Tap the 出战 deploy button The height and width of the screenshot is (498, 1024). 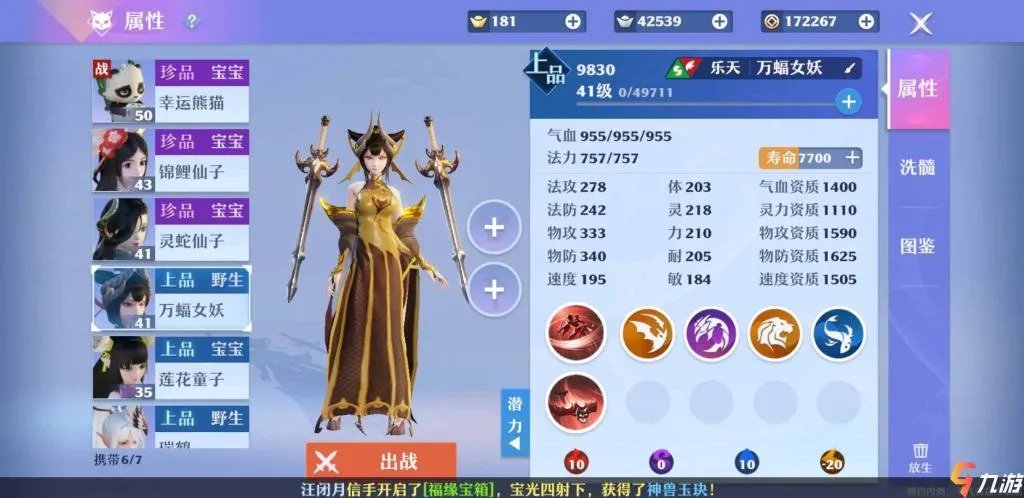[x=381, y=463]
